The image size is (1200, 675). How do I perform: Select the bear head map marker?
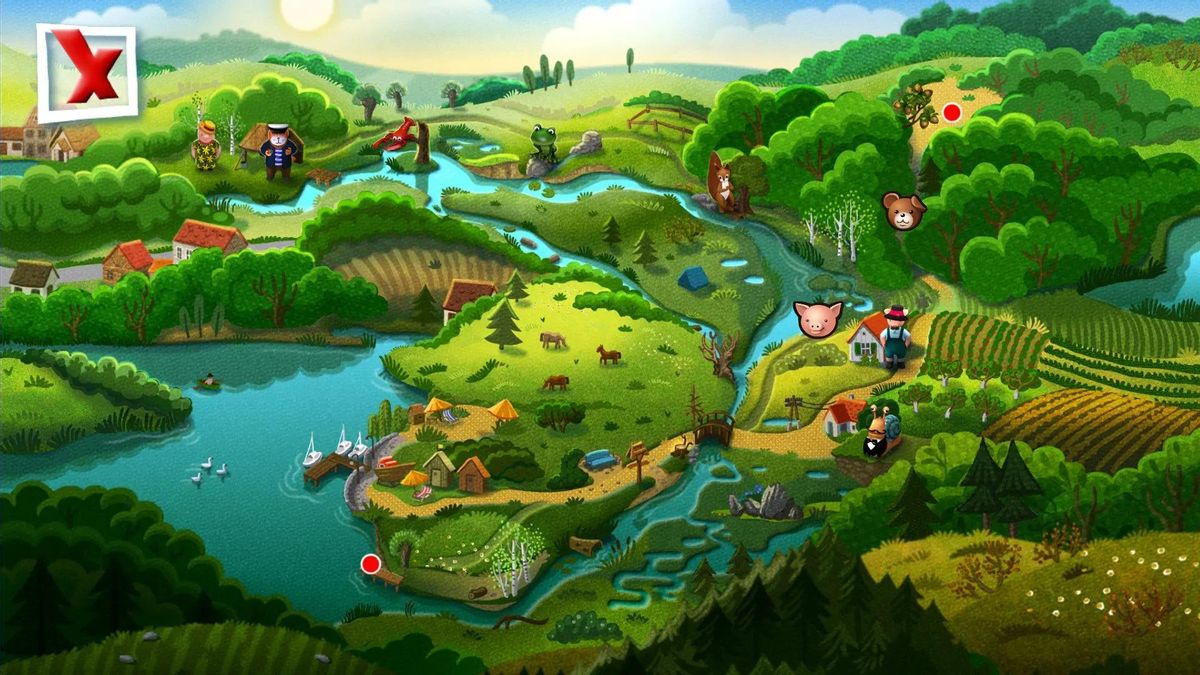coord(903,211)
